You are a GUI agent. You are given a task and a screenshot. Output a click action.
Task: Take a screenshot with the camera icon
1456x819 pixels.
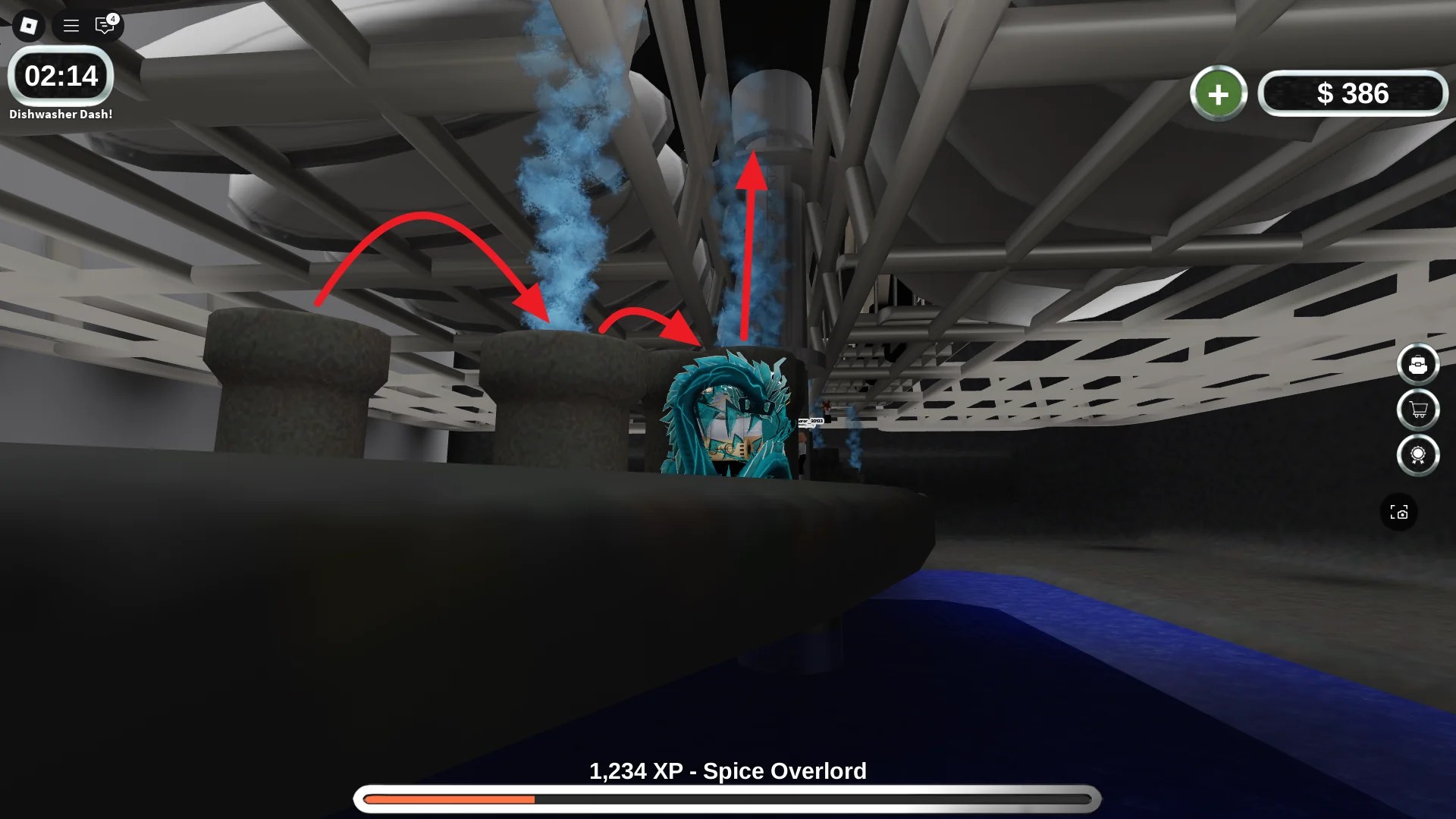(x=1401, y=512)
